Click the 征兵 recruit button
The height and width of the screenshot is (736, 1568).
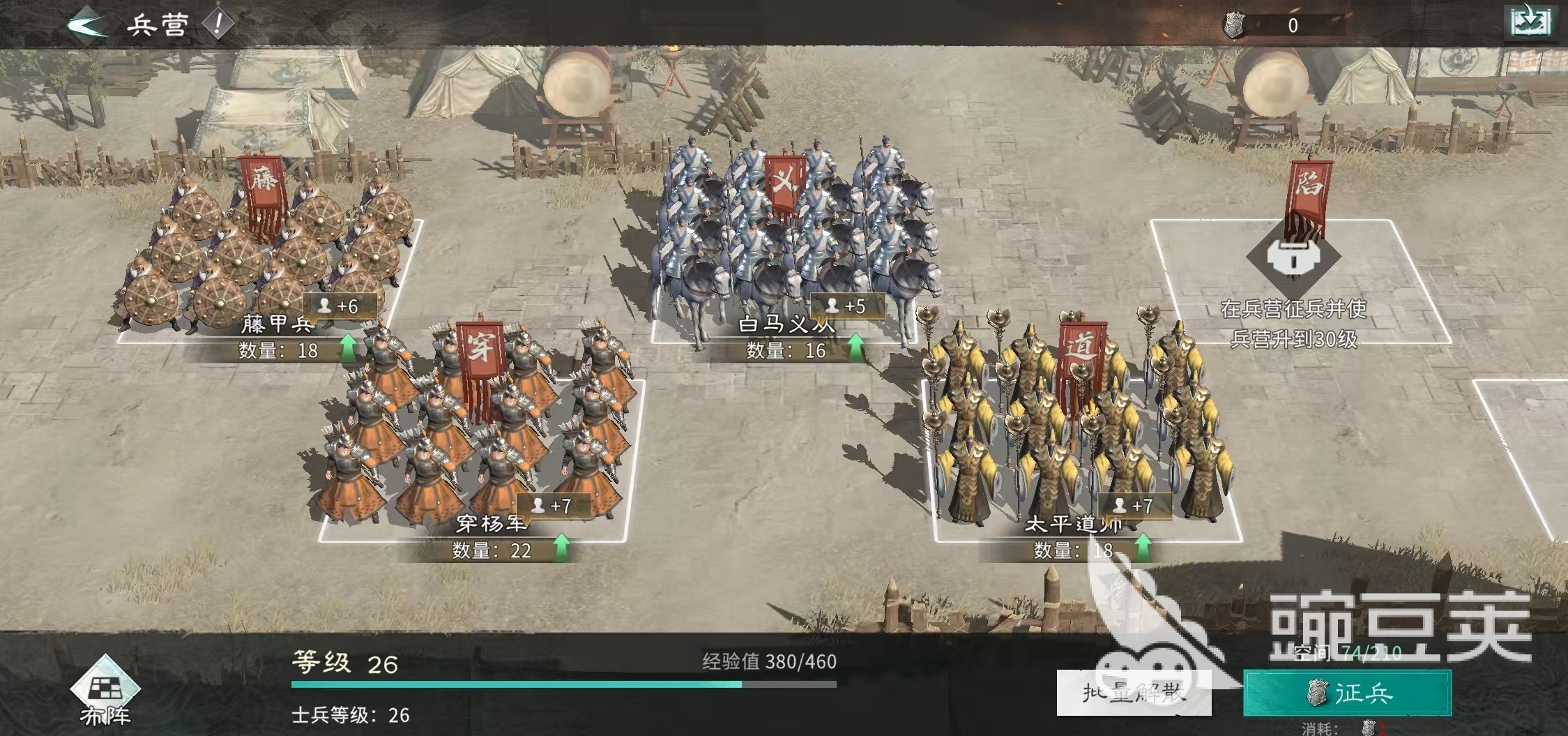[x=1347, y=693]
